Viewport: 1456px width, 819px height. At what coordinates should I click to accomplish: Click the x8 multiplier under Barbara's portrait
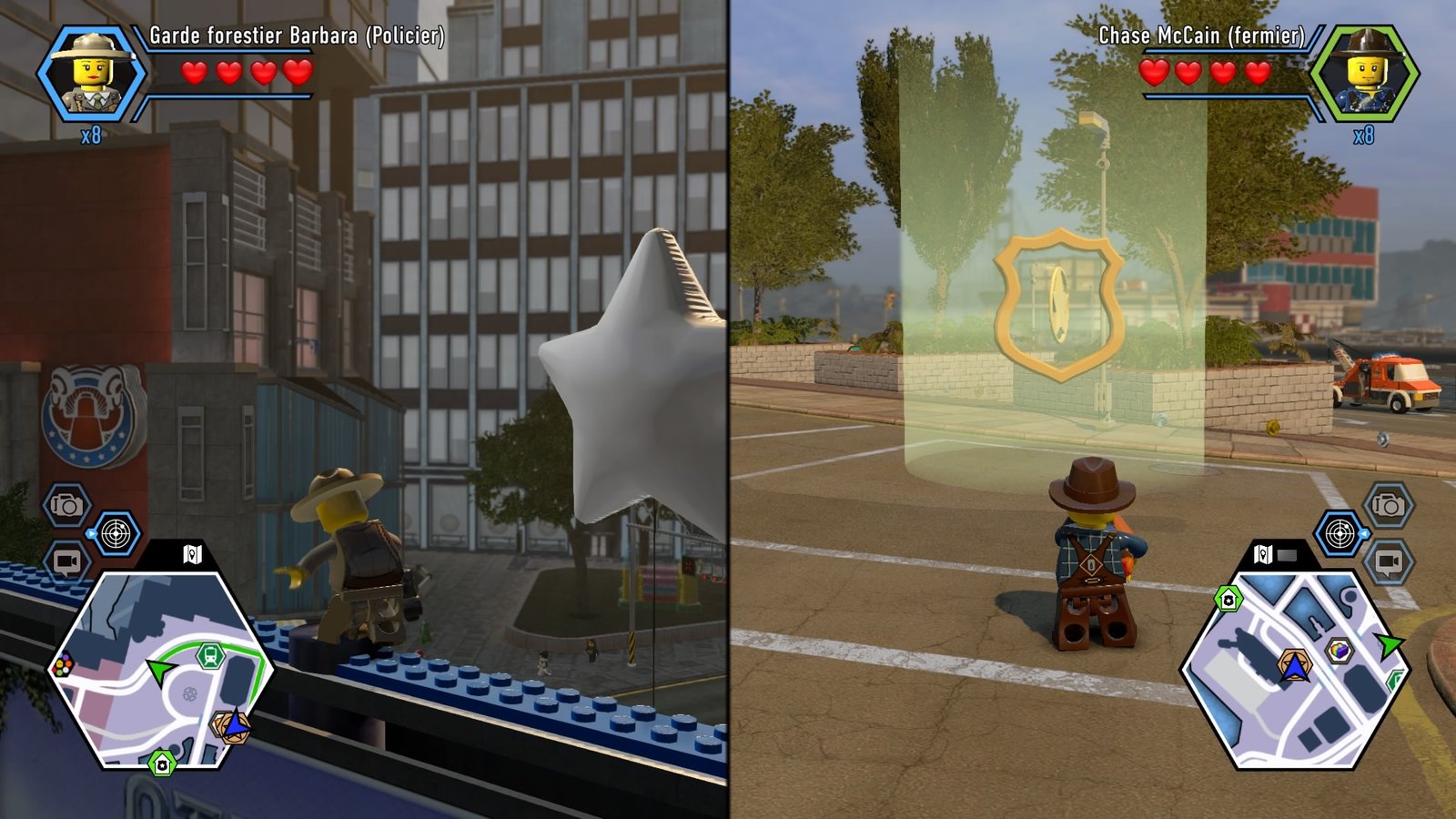pyautogui.click(x=91, y=135)
